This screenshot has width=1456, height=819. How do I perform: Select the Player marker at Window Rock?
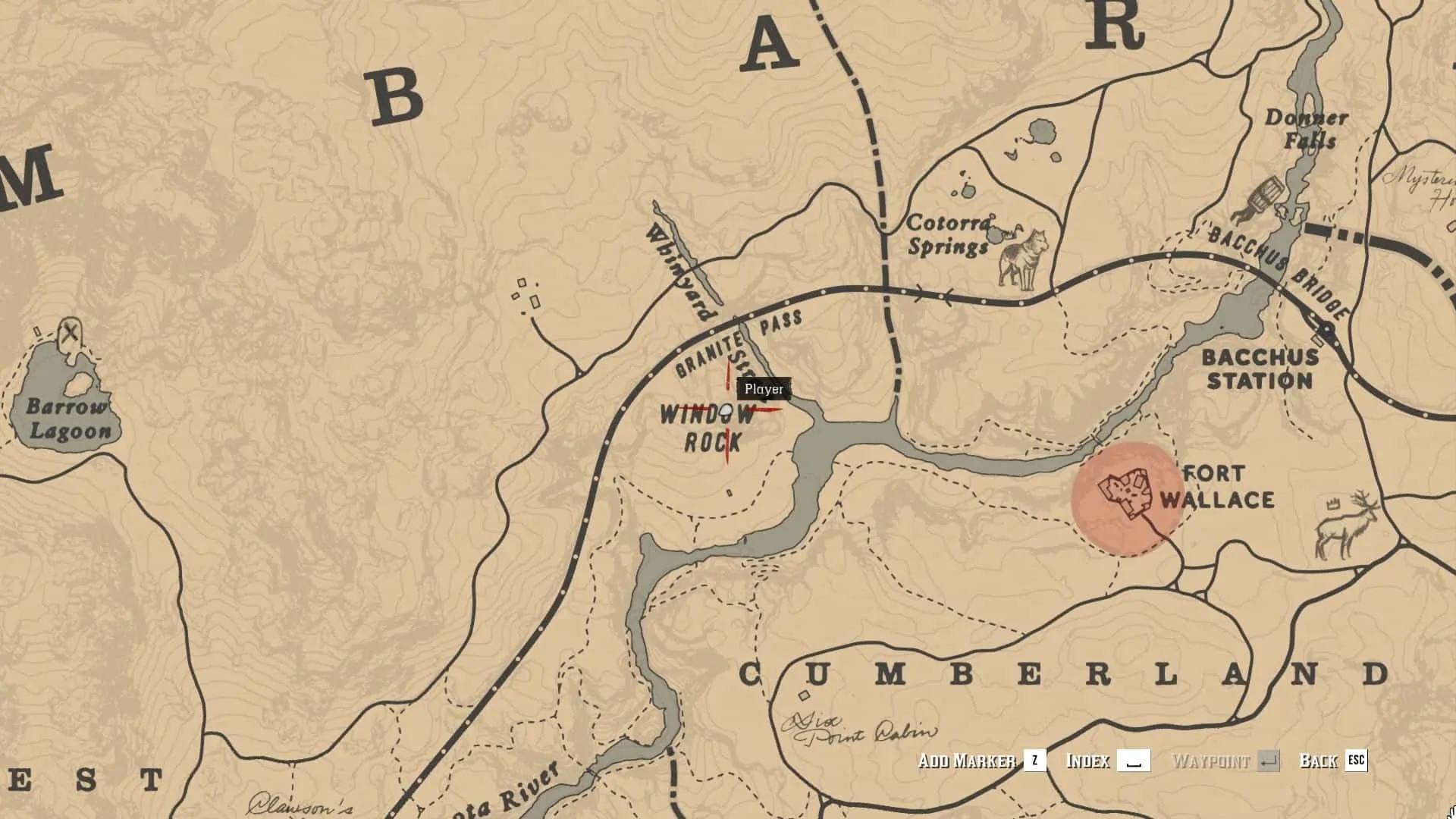coord(726,411)
